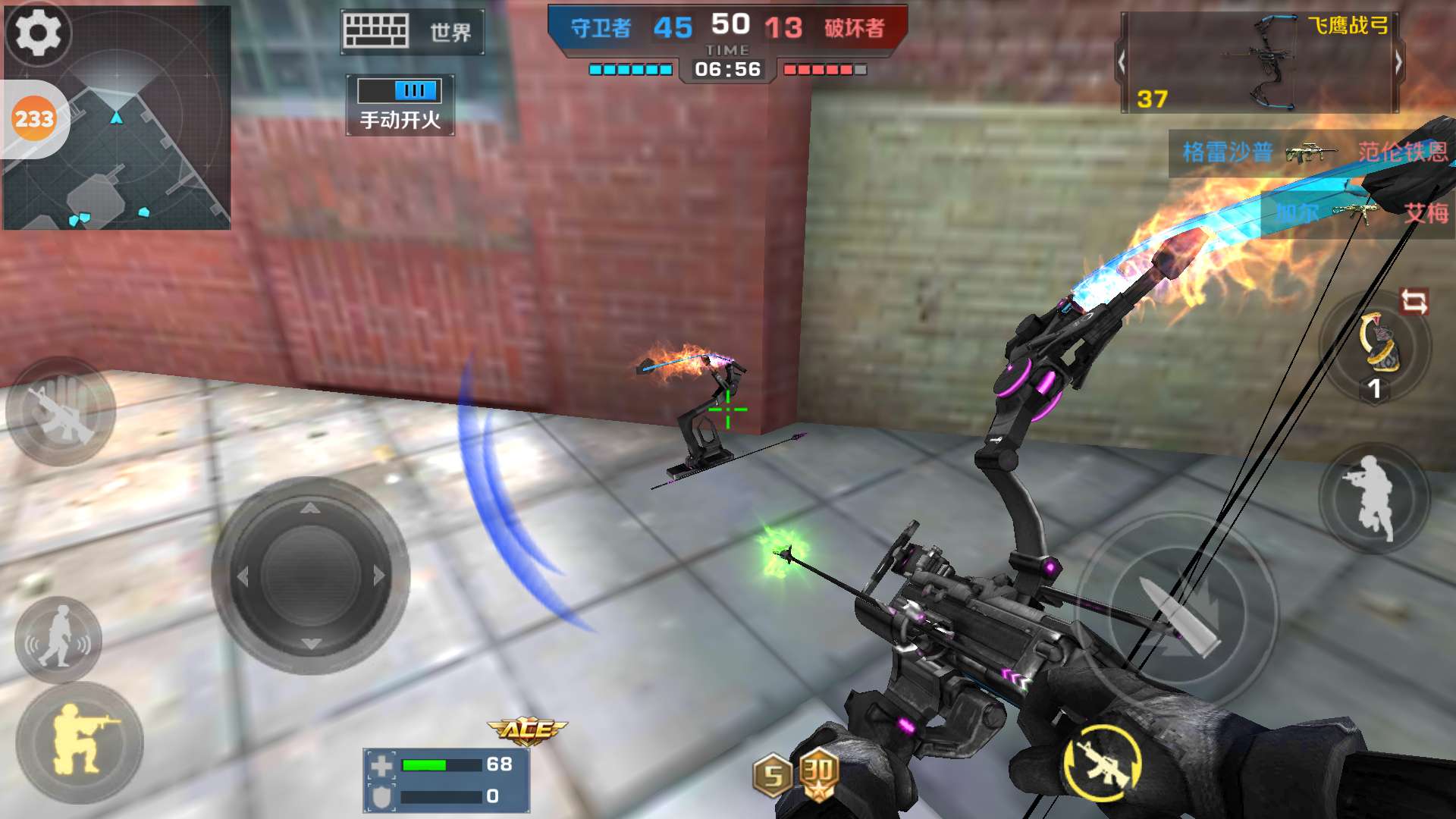Tap the weapon swap arrows icon
The width and height of the screenshot is (1456, 819).
pyautogui.click(x=1414, y=302)
